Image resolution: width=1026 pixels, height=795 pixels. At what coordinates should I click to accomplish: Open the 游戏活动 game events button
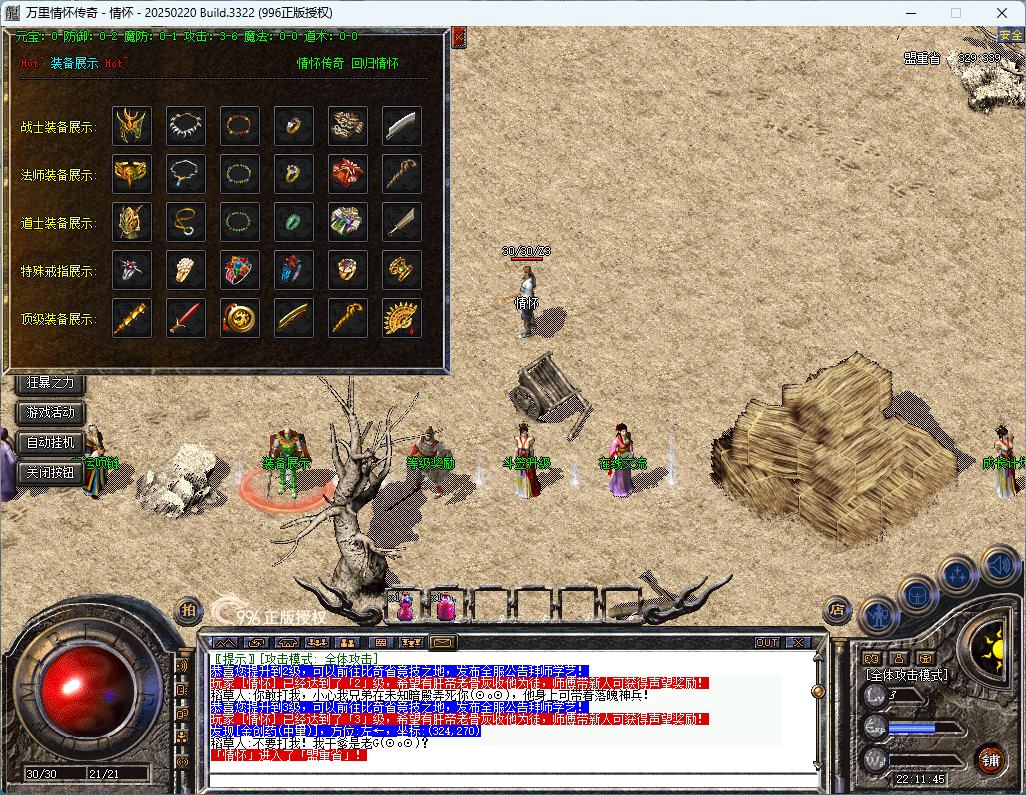pos(51,412)
